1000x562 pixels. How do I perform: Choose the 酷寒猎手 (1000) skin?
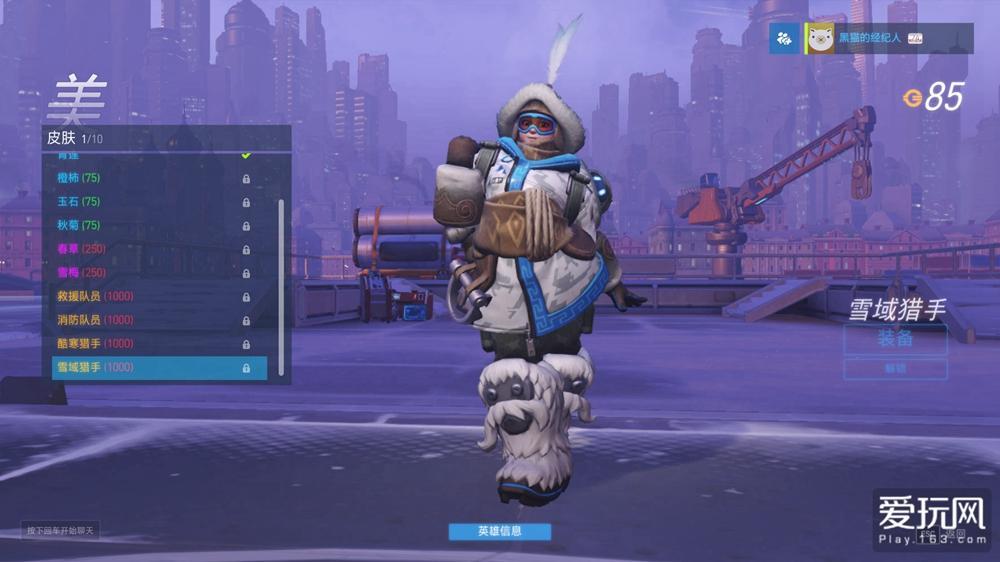(x=150, y=343)
